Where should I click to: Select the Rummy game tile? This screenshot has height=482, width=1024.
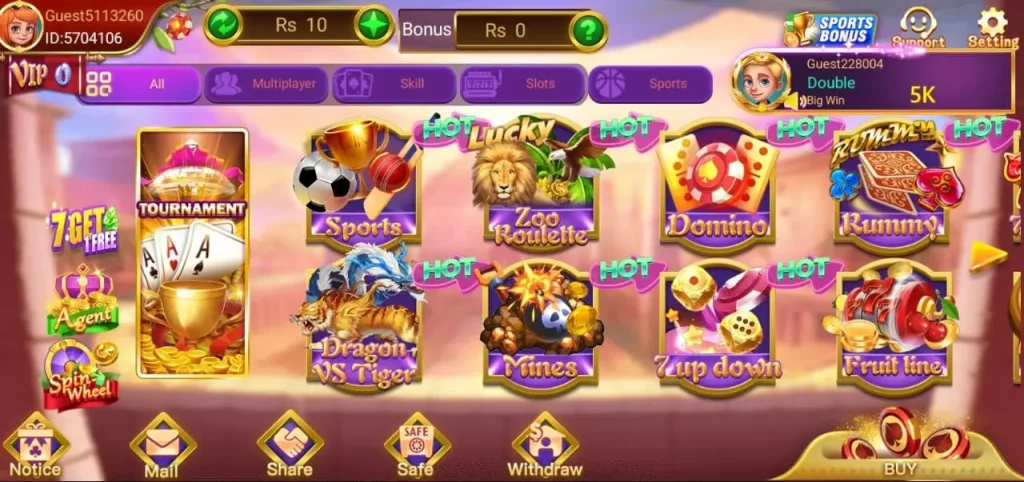(x=888, y=186)
